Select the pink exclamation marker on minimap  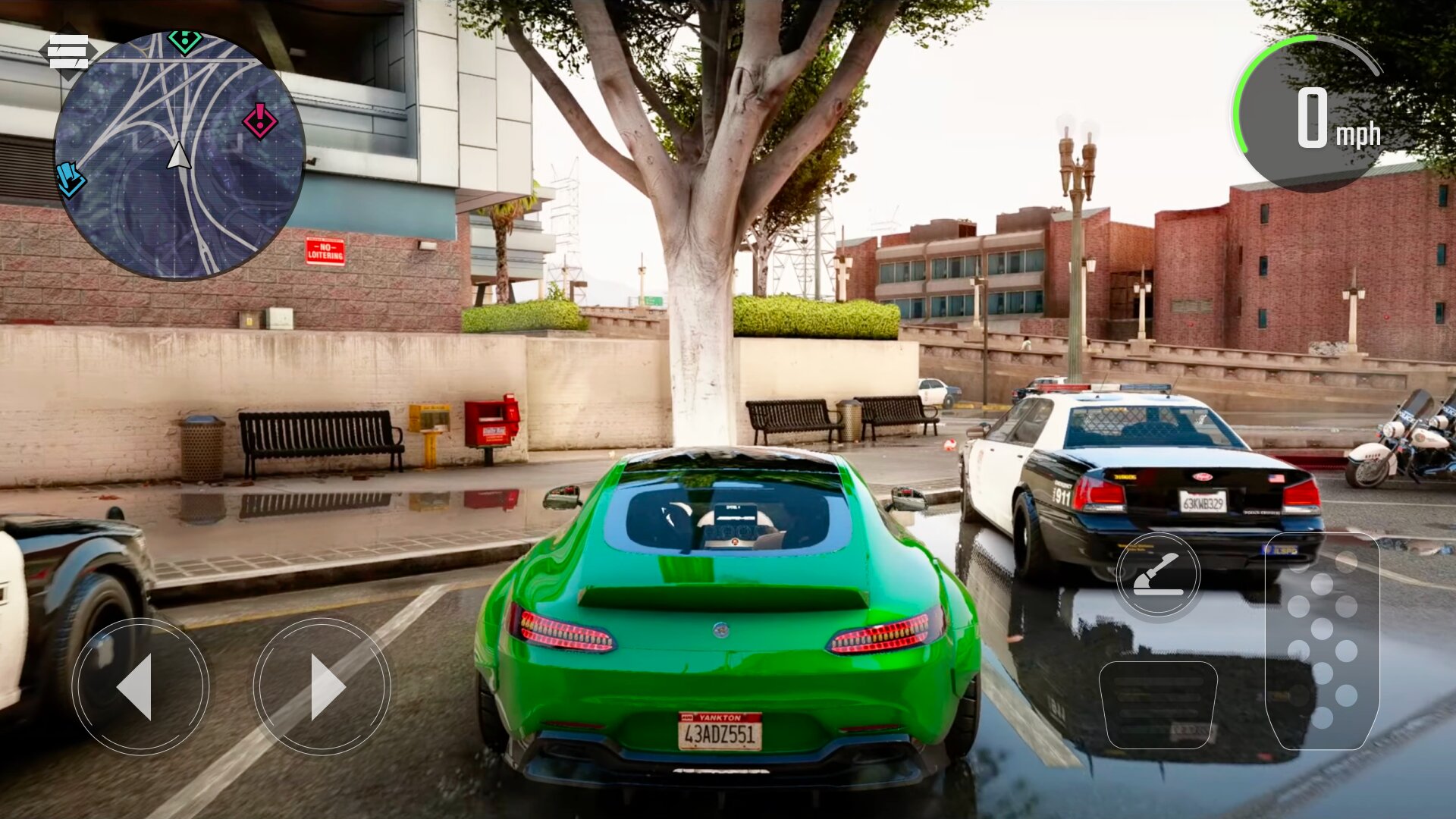(259, 121)
